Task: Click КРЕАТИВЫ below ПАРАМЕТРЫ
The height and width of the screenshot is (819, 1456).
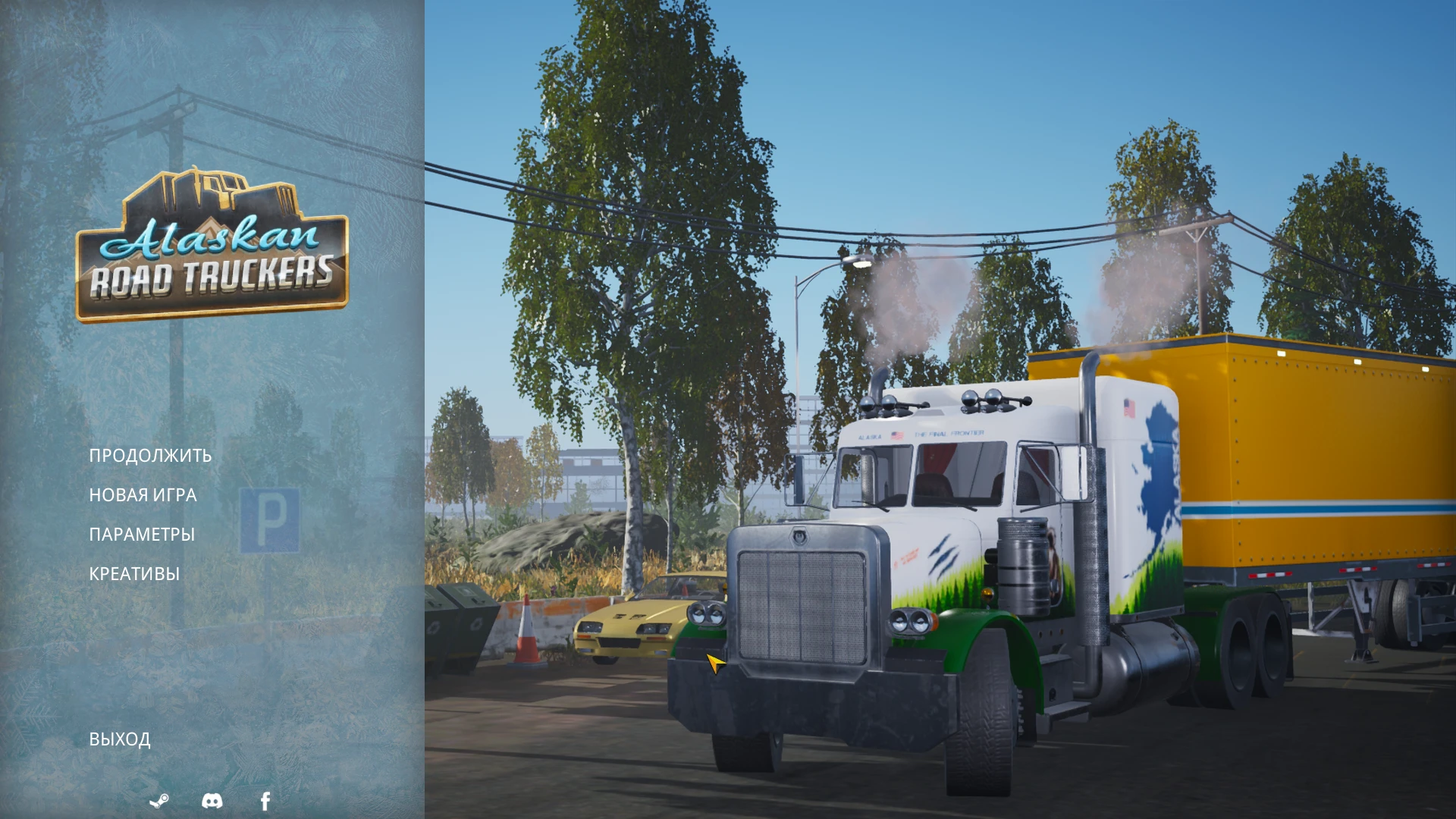Action: [x=134, y=573]
